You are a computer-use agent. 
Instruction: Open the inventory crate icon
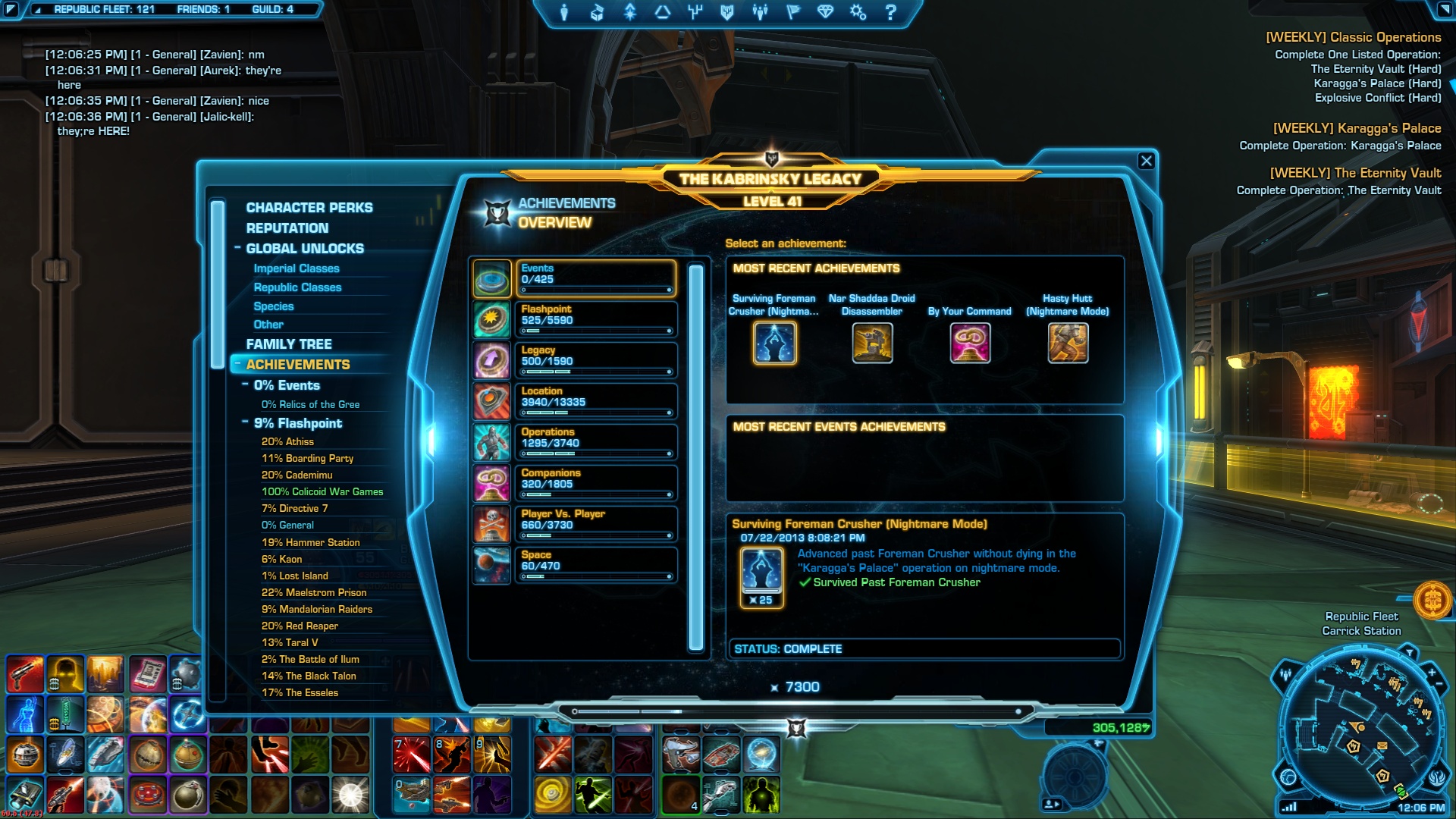(x=598, y=13)
